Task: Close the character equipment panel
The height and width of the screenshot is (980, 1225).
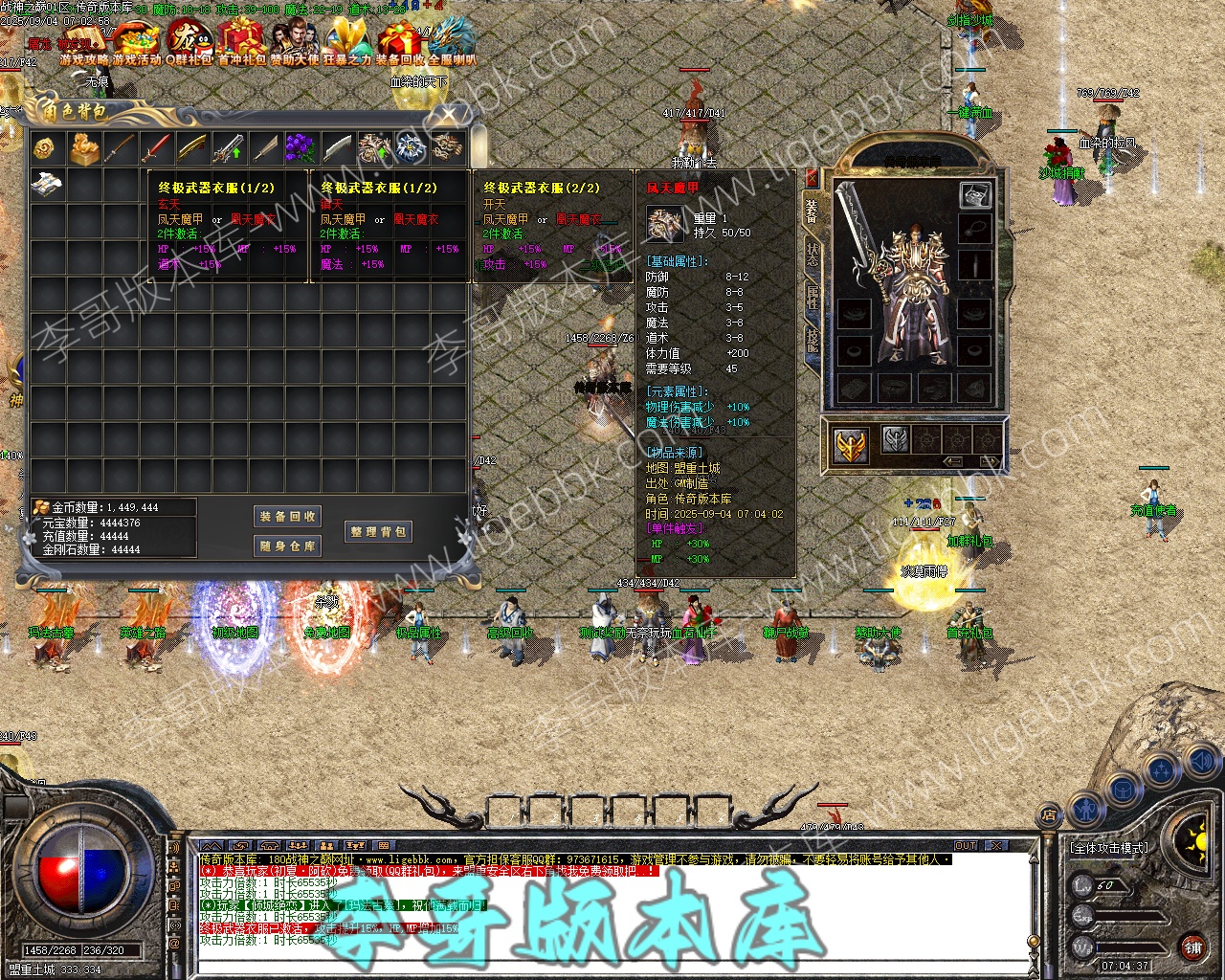Action: pyautogui.click(x=813, y=178)
